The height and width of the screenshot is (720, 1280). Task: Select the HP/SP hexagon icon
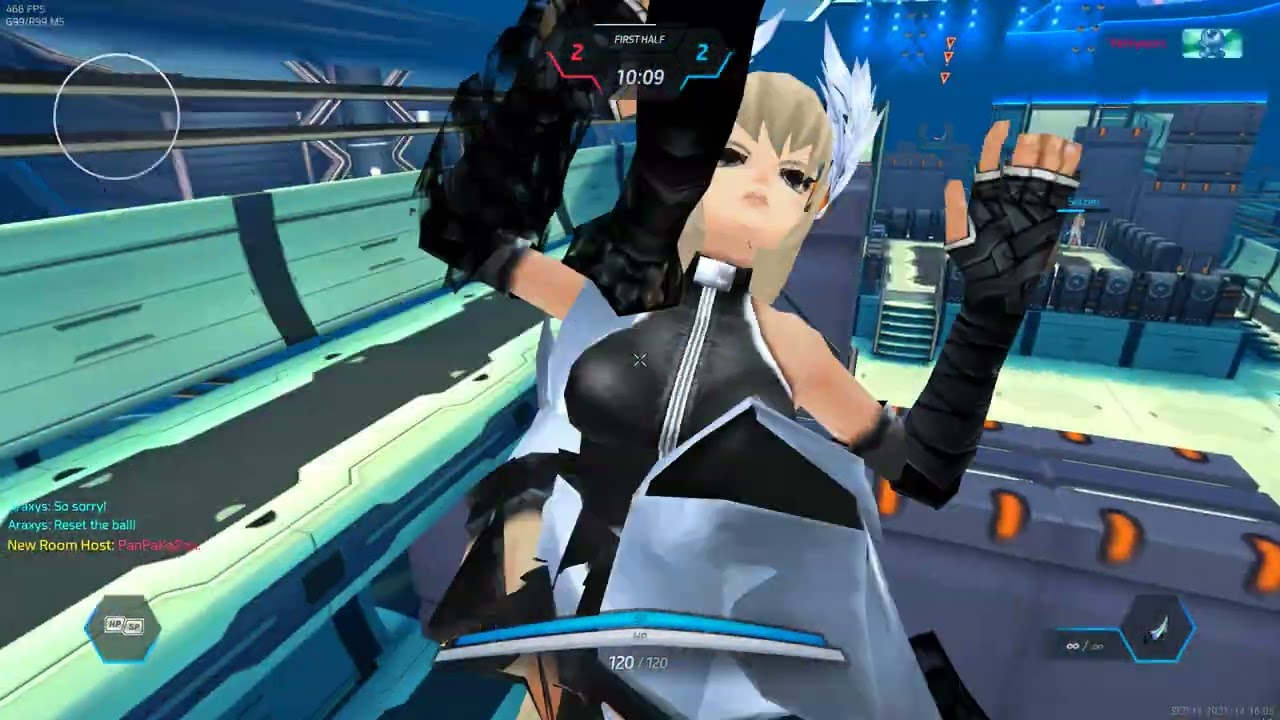124,627
